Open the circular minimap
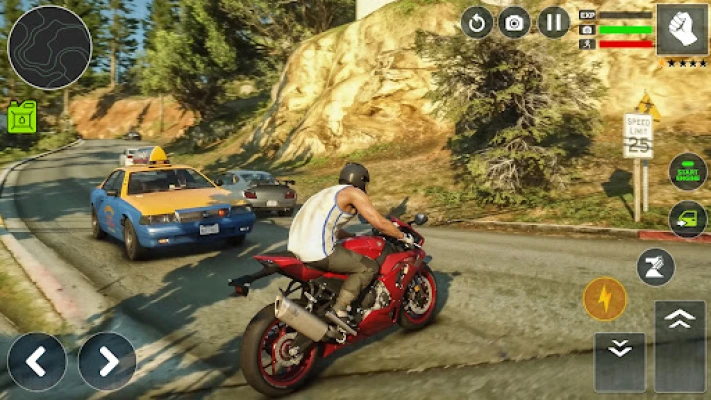This screenshot has height=400, width=711. 50,47
